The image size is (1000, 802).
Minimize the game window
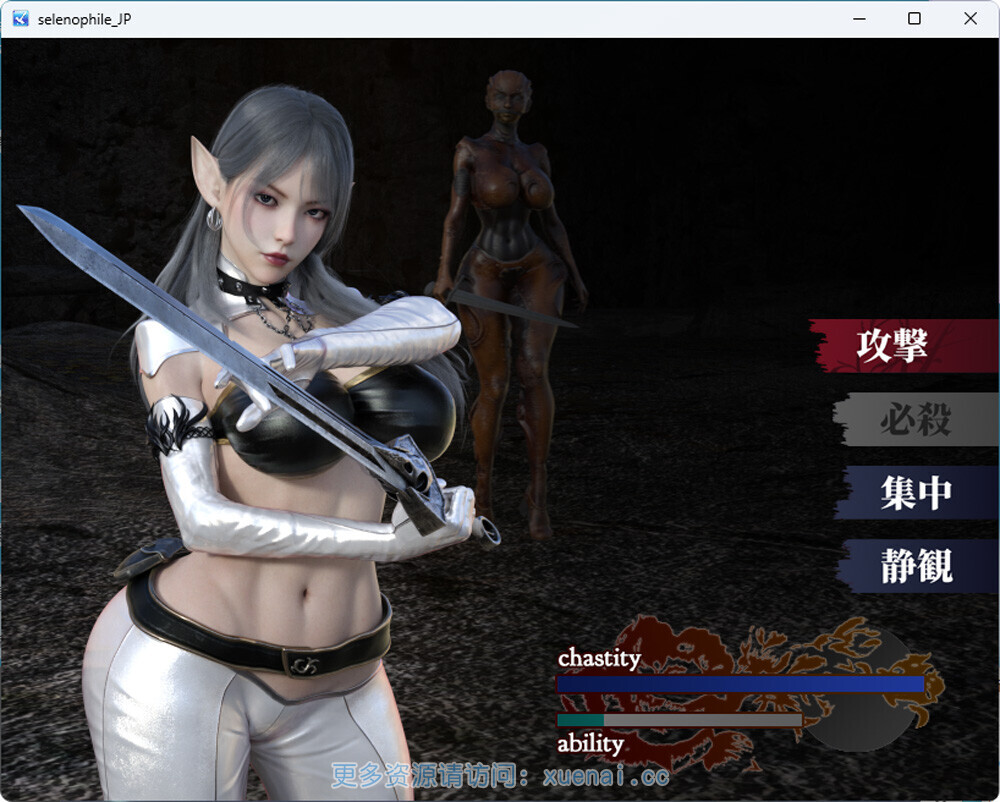858,19
